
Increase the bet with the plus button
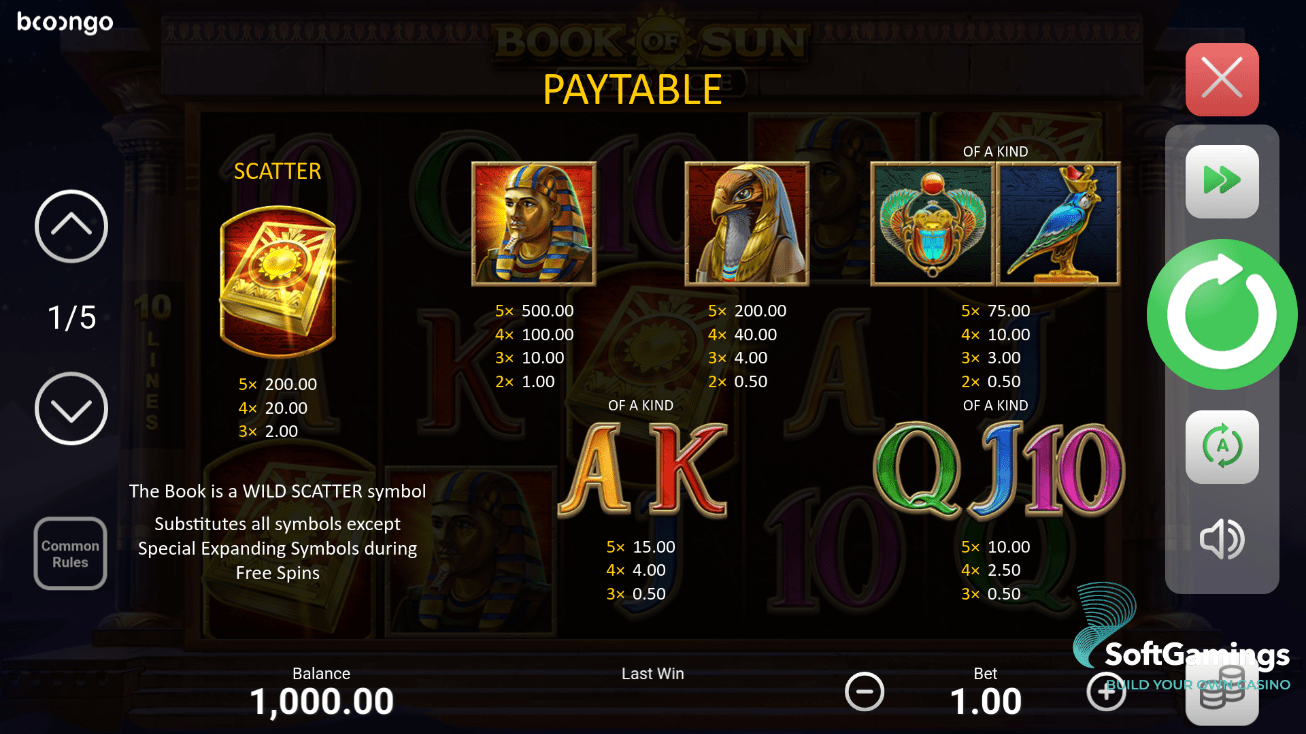click(1107, 692)
